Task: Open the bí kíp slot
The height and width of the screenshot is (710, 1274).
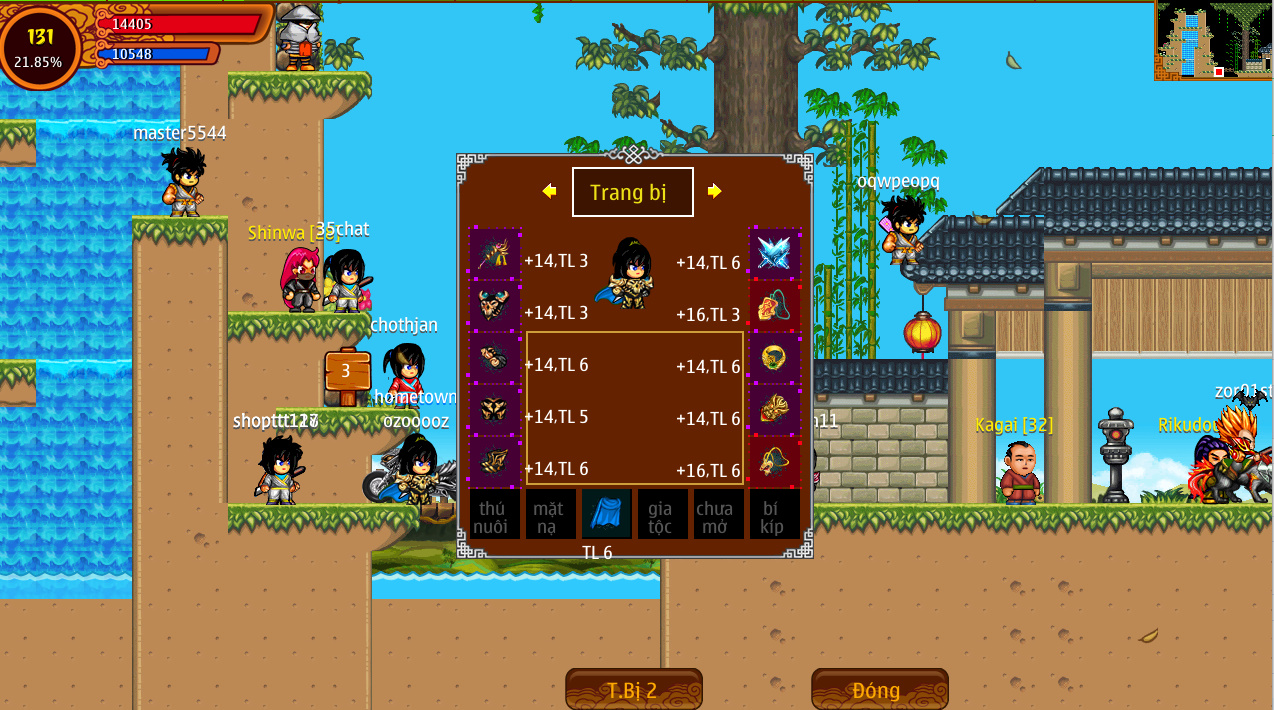Action: tap(774, 514)
